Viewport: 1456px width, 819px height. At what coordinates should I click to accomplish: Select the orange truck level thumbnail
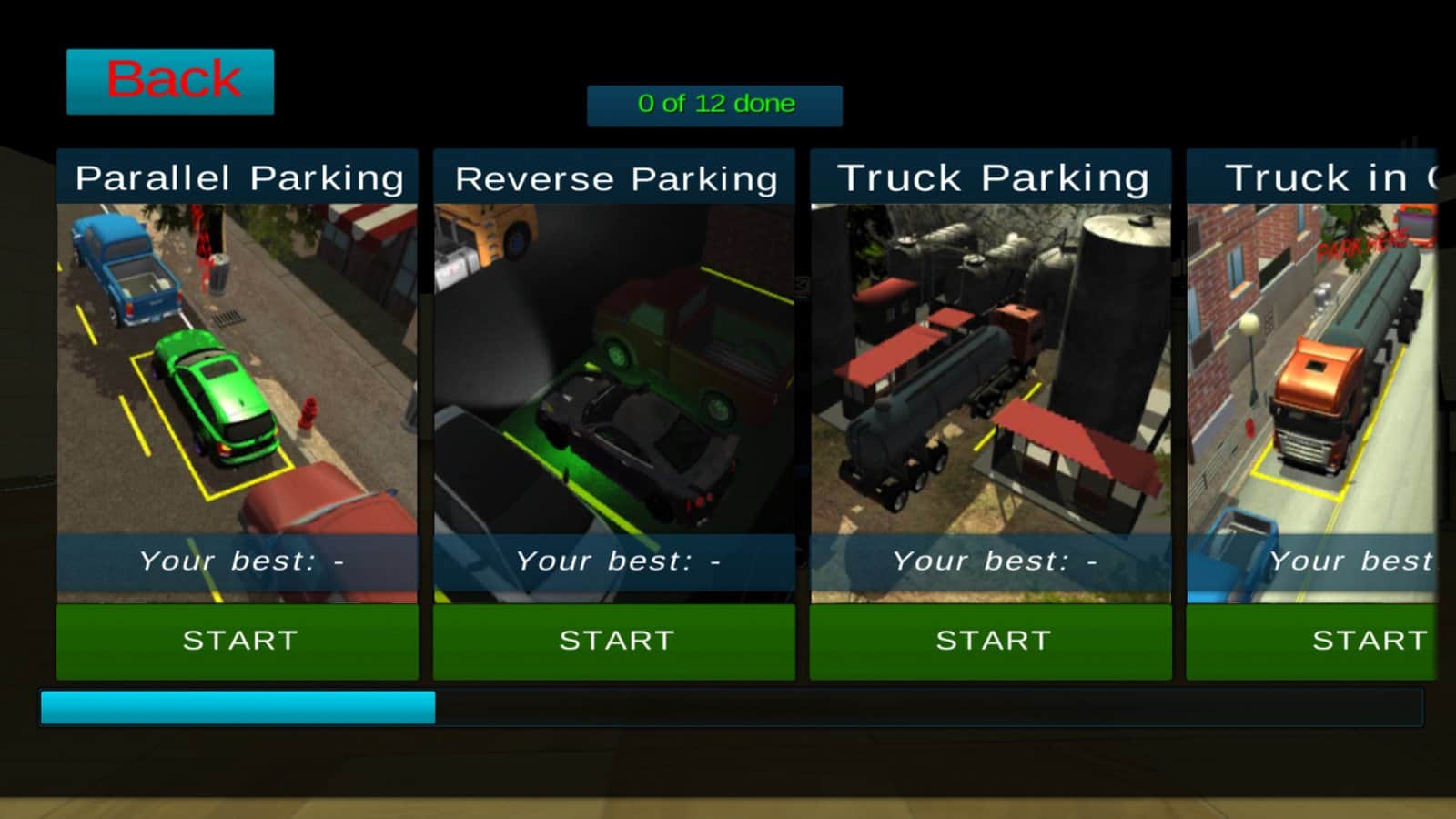click(x=1312, y=369)
